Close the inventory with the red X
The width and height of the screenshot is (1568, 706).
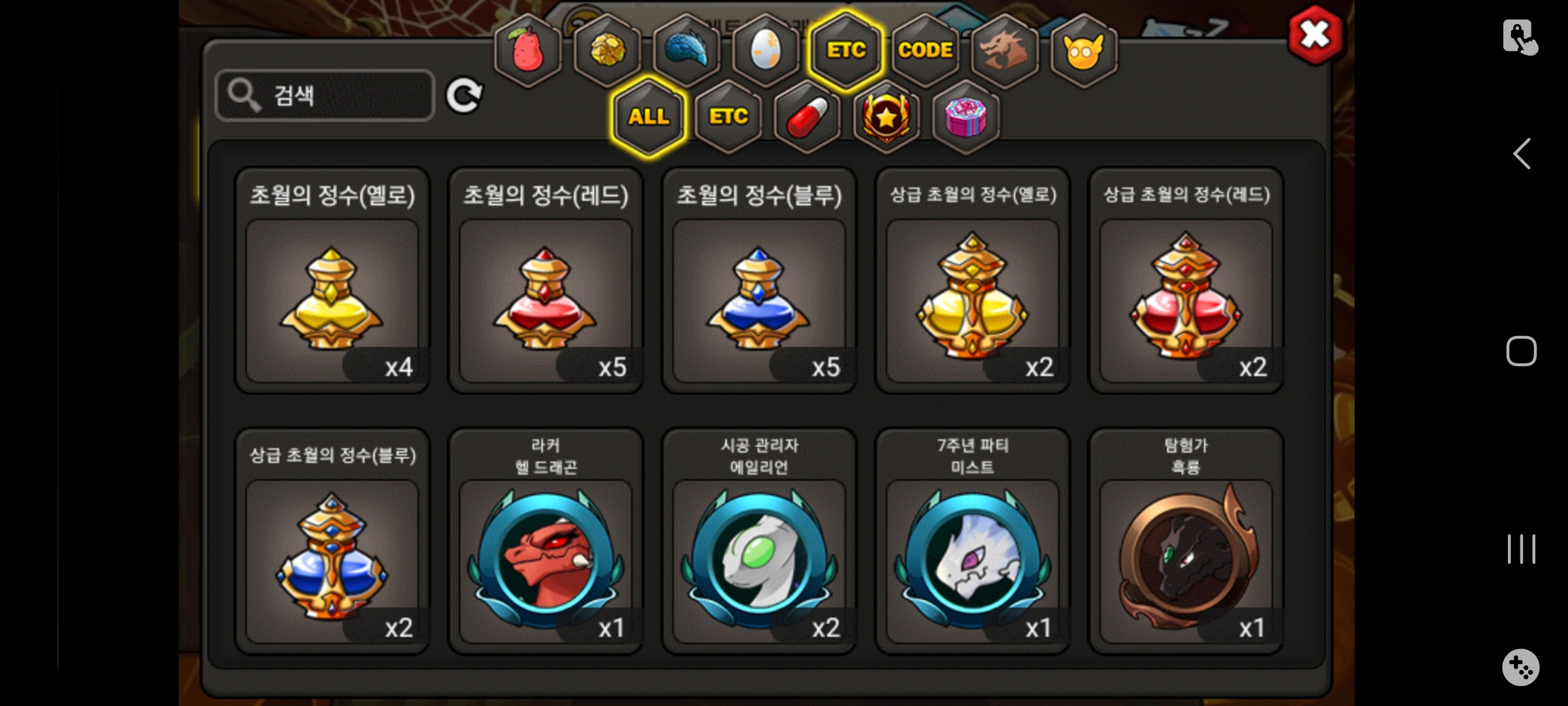click(x=1315, y=35)
